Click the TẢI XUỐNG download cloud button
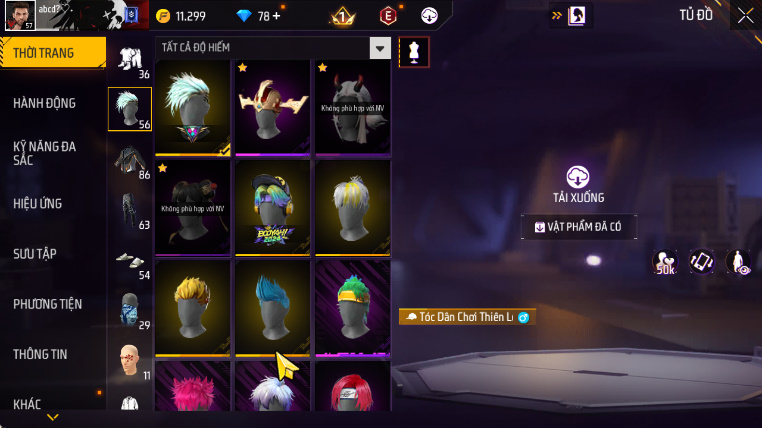This screenshot has height=428, width=762. [x=578, y=178]
